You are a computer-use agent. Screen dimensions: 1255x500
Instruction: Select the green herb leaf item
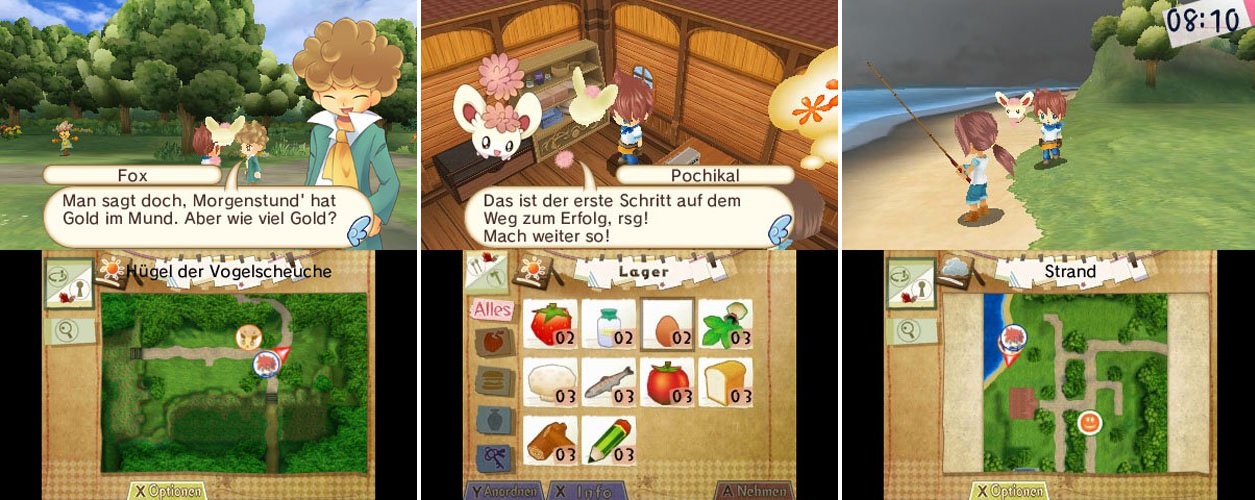tap(725, 323)
